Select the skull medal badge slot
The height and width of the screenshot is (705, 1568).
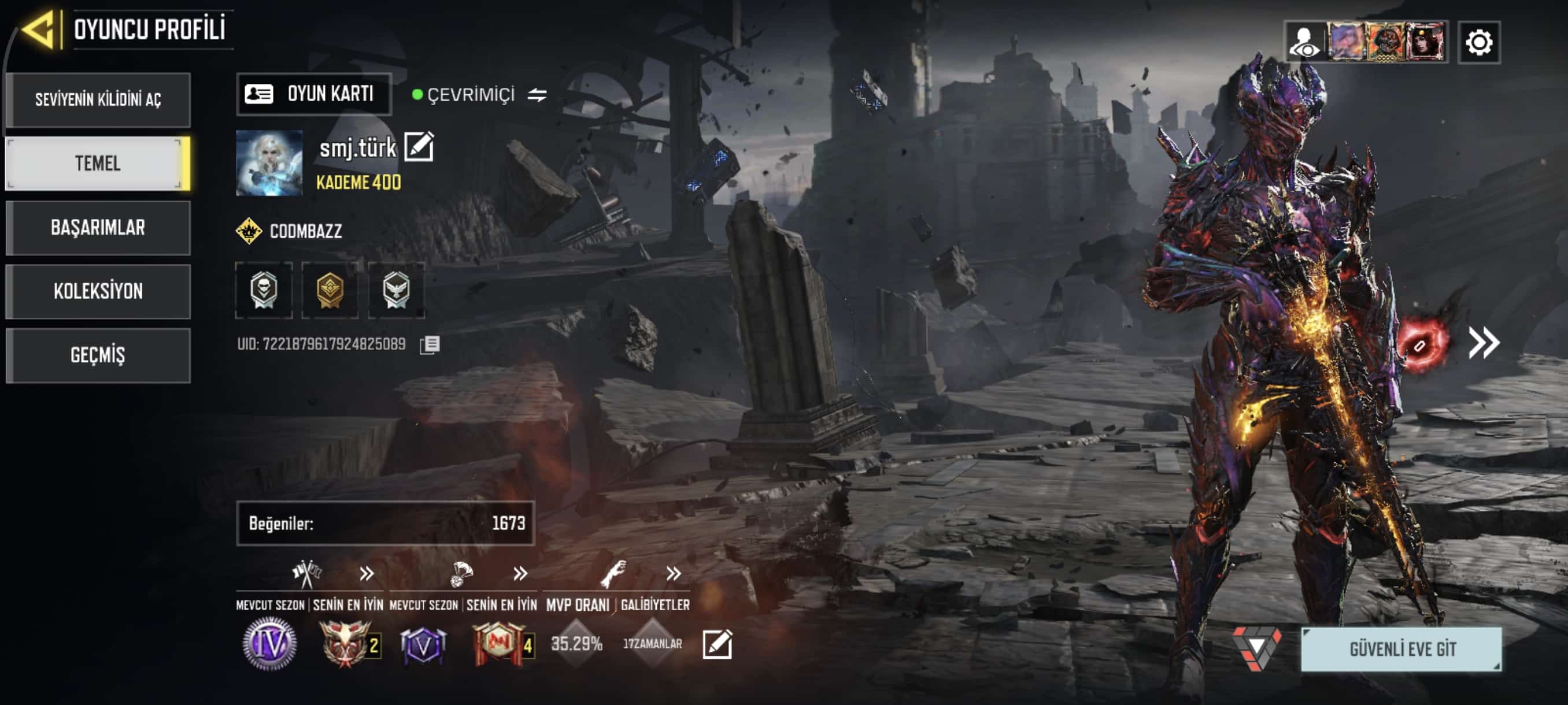click(264, 290)
